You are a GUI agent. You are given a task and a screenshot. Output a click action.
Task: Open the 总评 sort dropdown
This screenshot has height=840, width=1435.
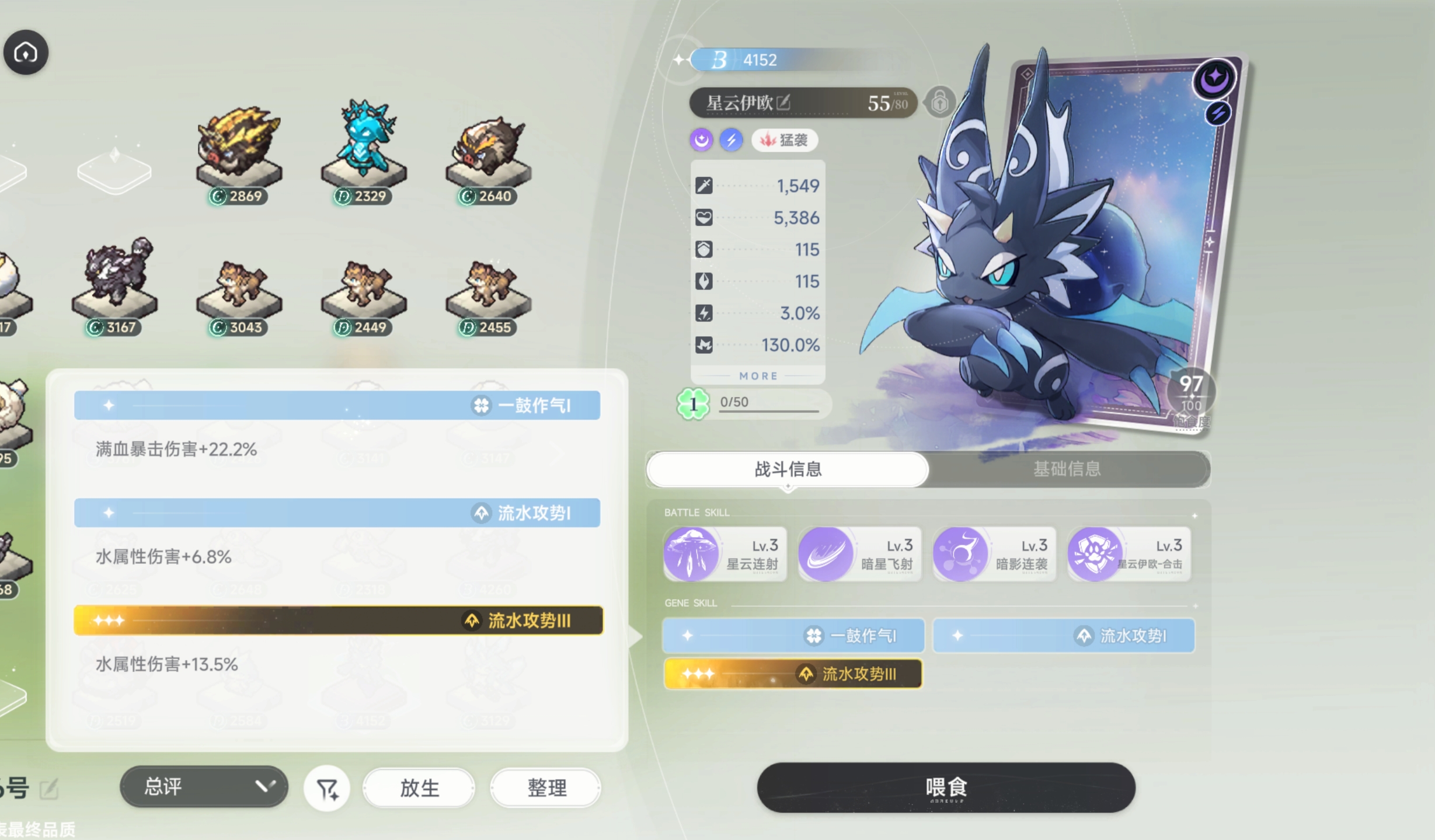click(x=204, y=787)
